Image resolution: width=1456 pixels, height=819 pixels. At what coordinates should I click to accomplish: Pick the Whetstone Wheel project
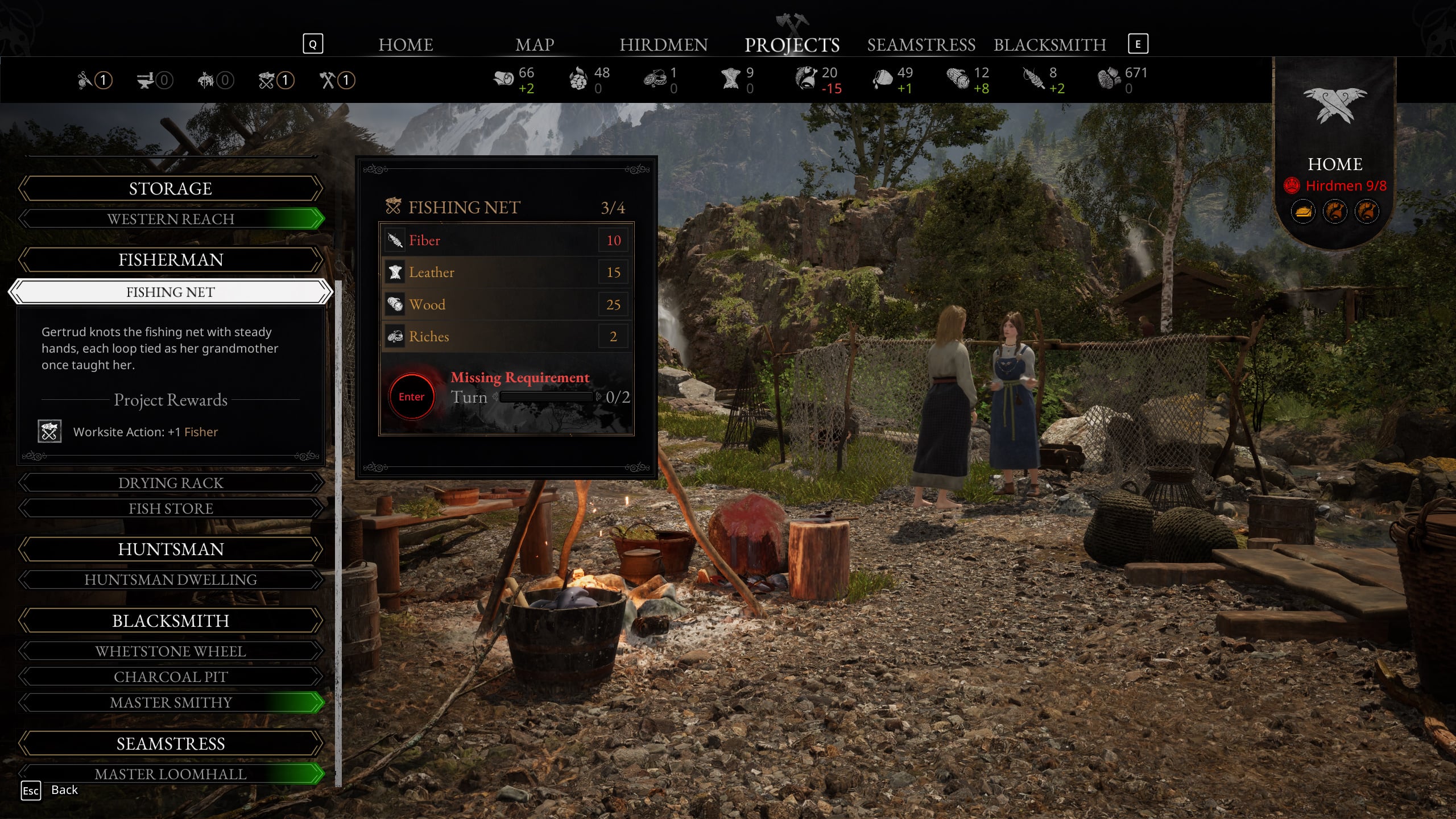click(171, 651)
